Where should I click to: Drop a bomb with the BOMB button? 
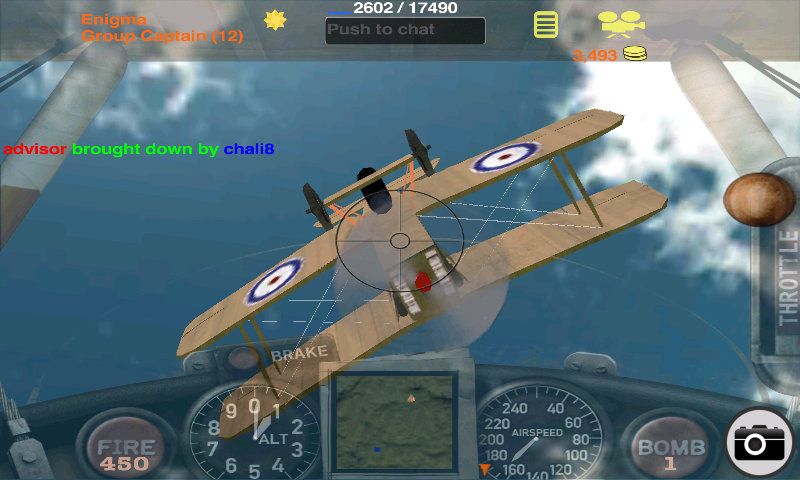671,452
